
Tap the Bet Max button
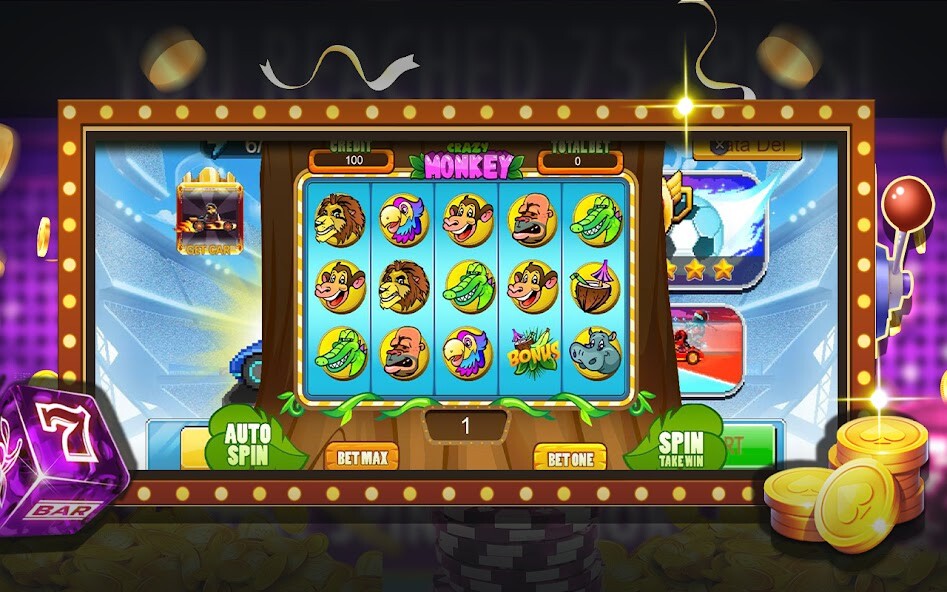[x=361, y=458]
